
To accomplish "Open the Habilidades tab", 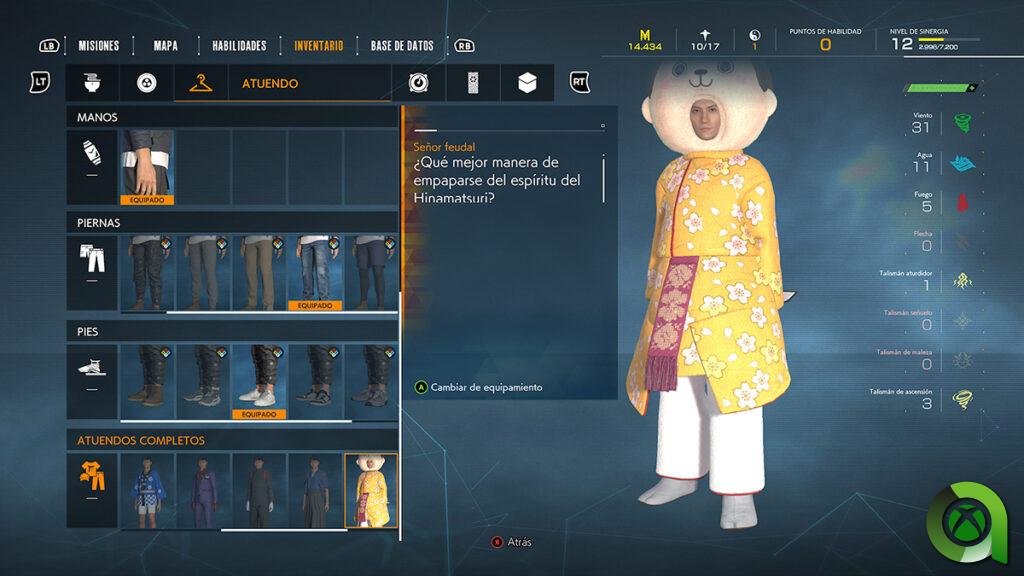I will point(238,45).
